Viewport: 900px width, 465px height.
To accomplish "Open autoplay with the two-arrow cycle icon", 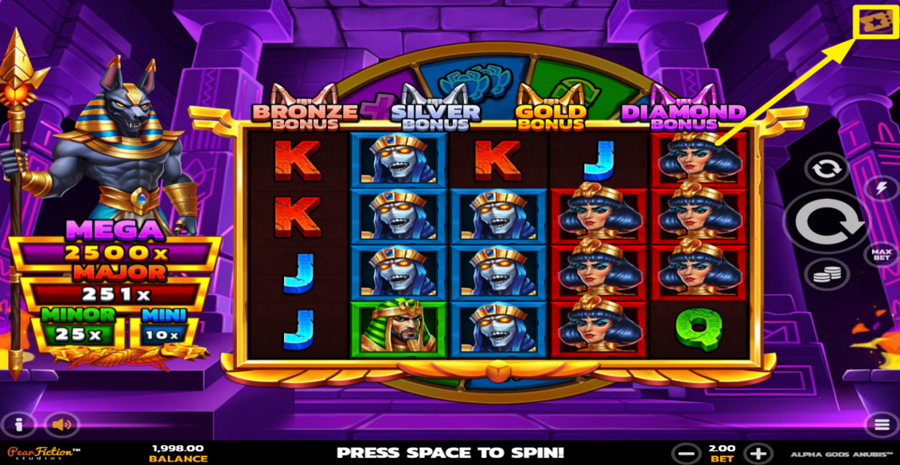I will click(x=826, y=168).
